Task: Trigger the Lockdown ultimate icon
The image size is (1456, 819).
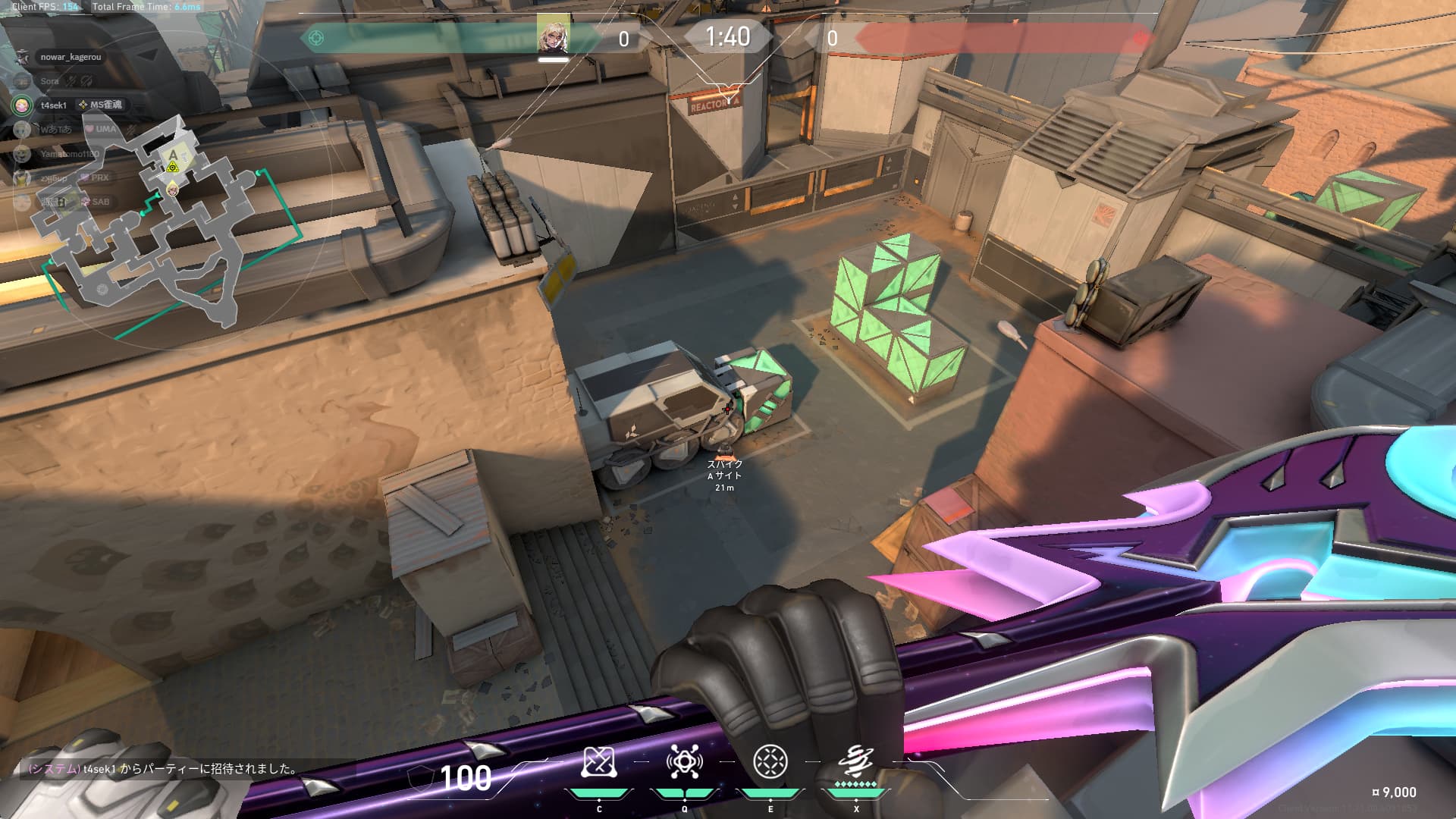Action: pyautogui.click(x=856, y=761)
